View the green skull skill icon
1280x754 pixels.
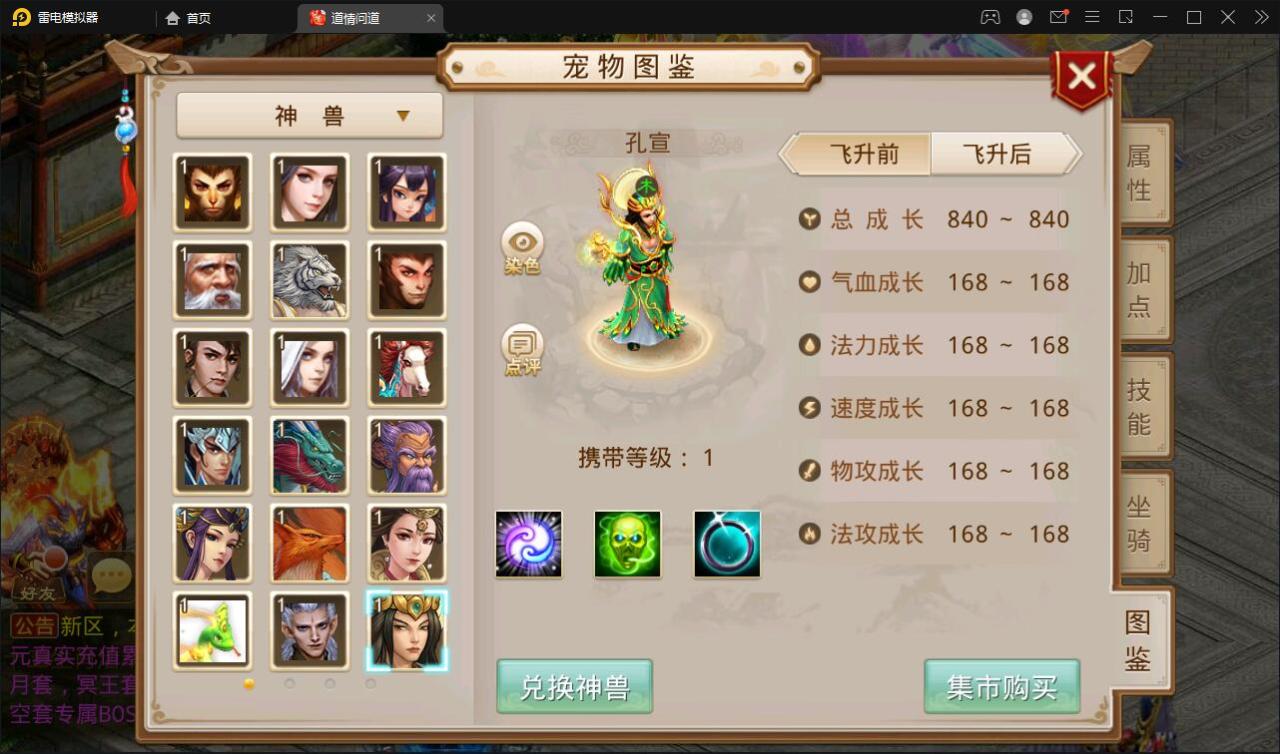tap(627, 543)
